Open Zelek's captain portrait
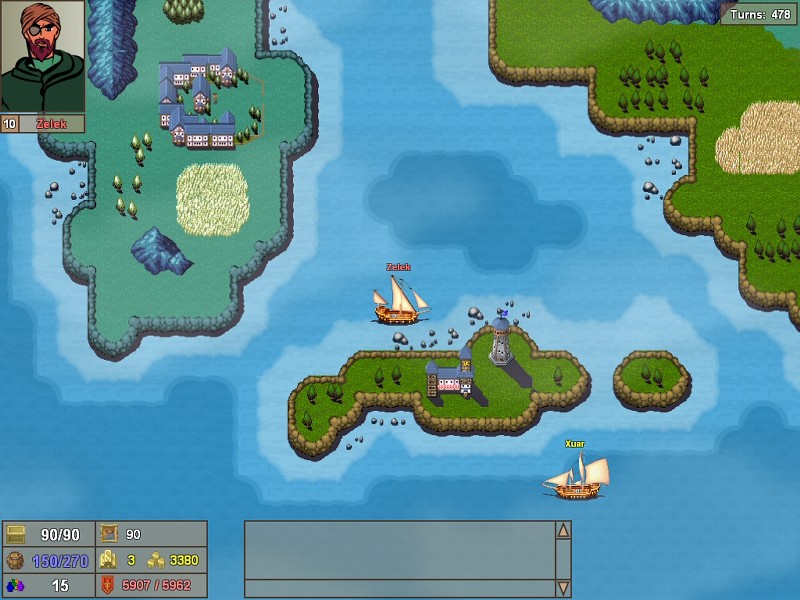 pyautogui.click(x=42, y=55)
